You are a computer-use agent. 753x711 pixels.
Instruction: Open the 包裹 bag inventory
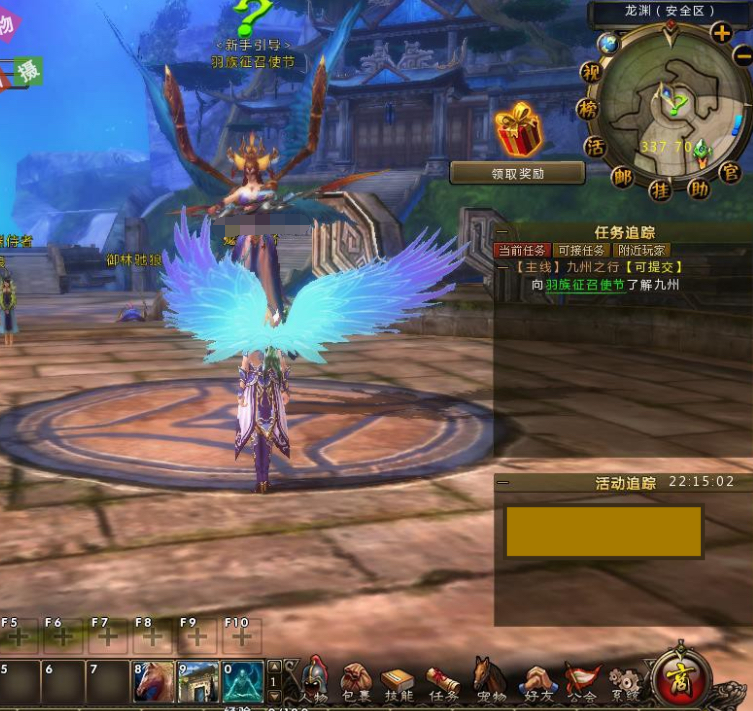[x=356, y=681]
